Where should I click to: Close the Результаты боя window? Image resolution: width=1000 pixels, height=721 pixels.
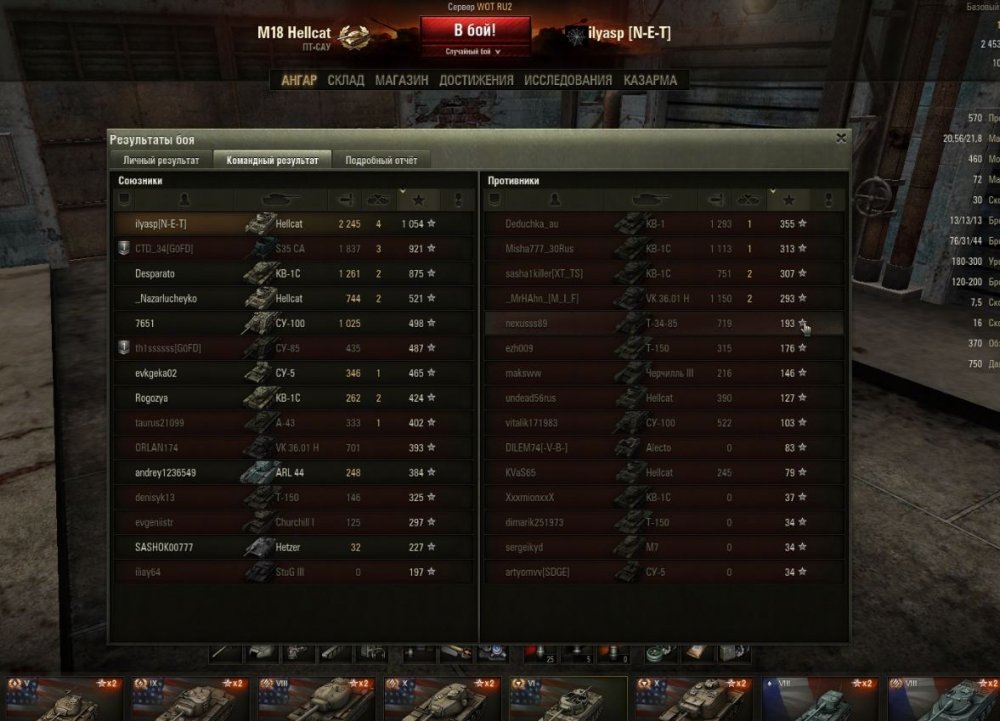841,138
